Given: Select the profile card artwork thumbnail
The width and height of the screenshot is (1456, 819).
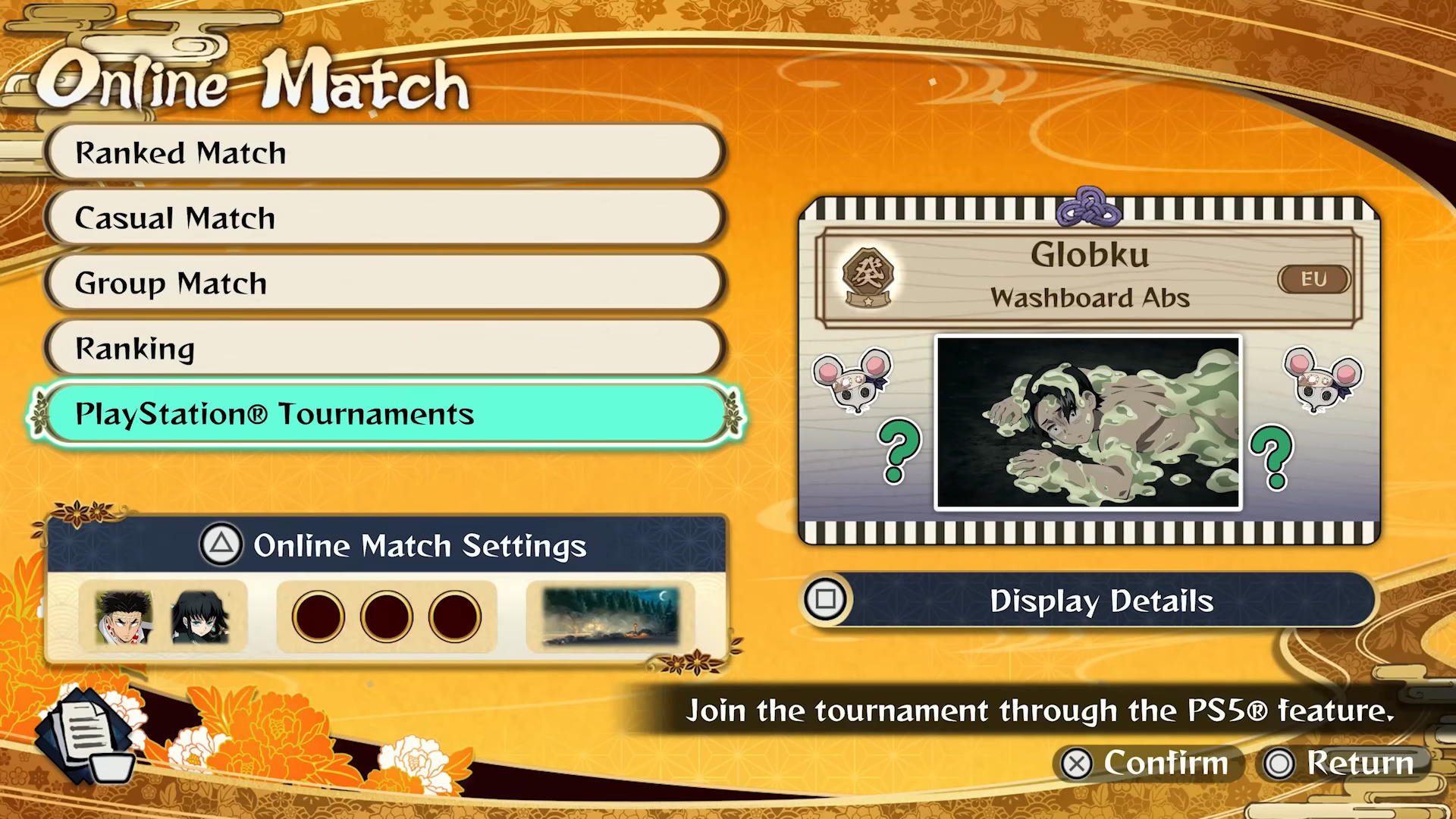Looking at the screenshot, I should [1088, 422].
